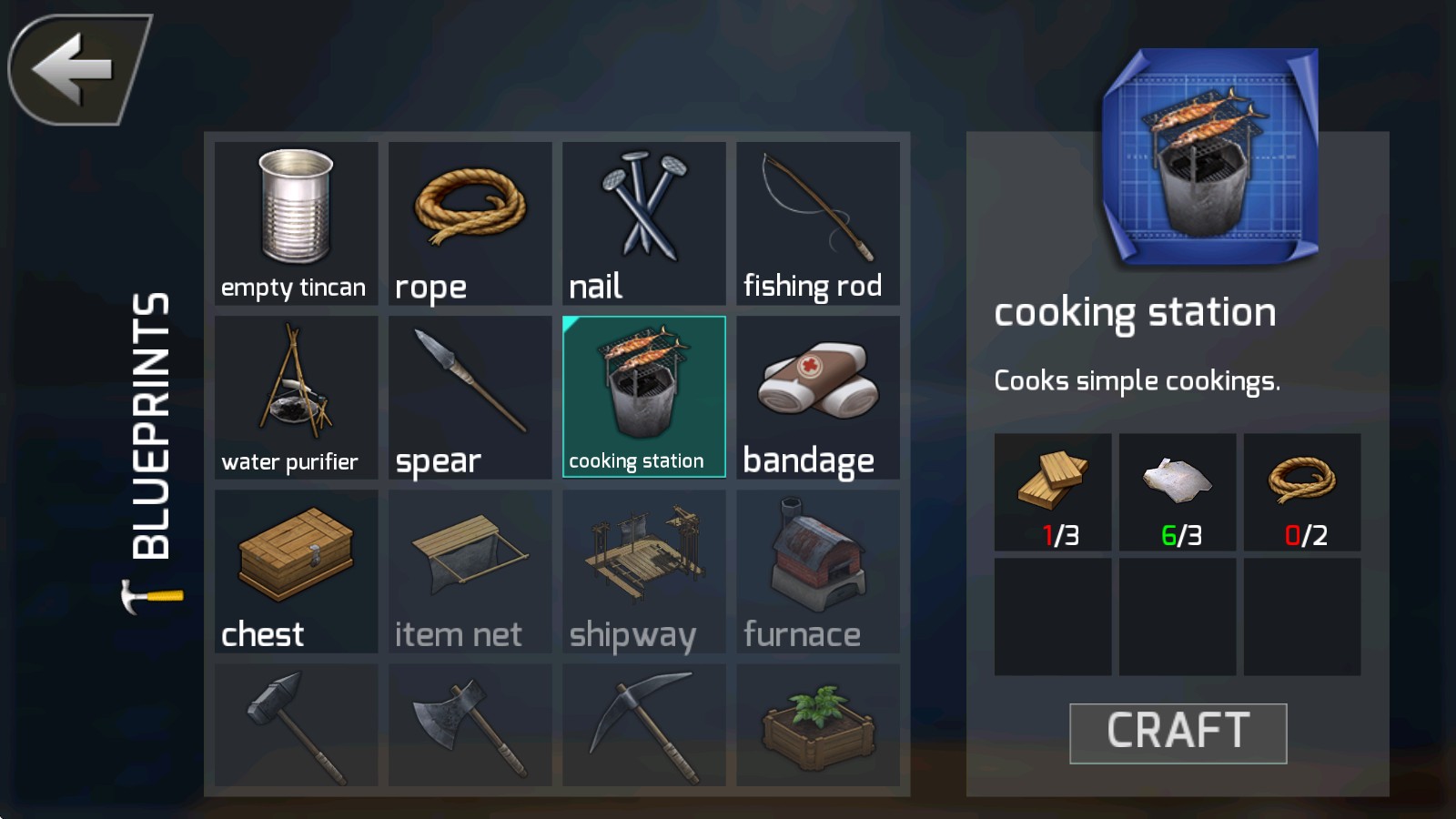This screenshot has width=1456, height=819.
Task: Choose the axe blueprint
Action: [x=470, y=725]
